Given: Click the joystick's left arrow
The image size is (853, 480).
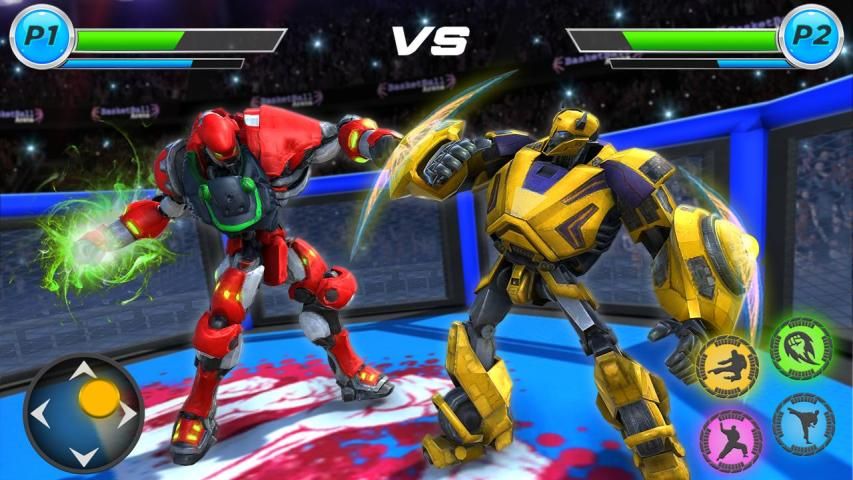Looking at the screenshot, I should click(40, 413).
